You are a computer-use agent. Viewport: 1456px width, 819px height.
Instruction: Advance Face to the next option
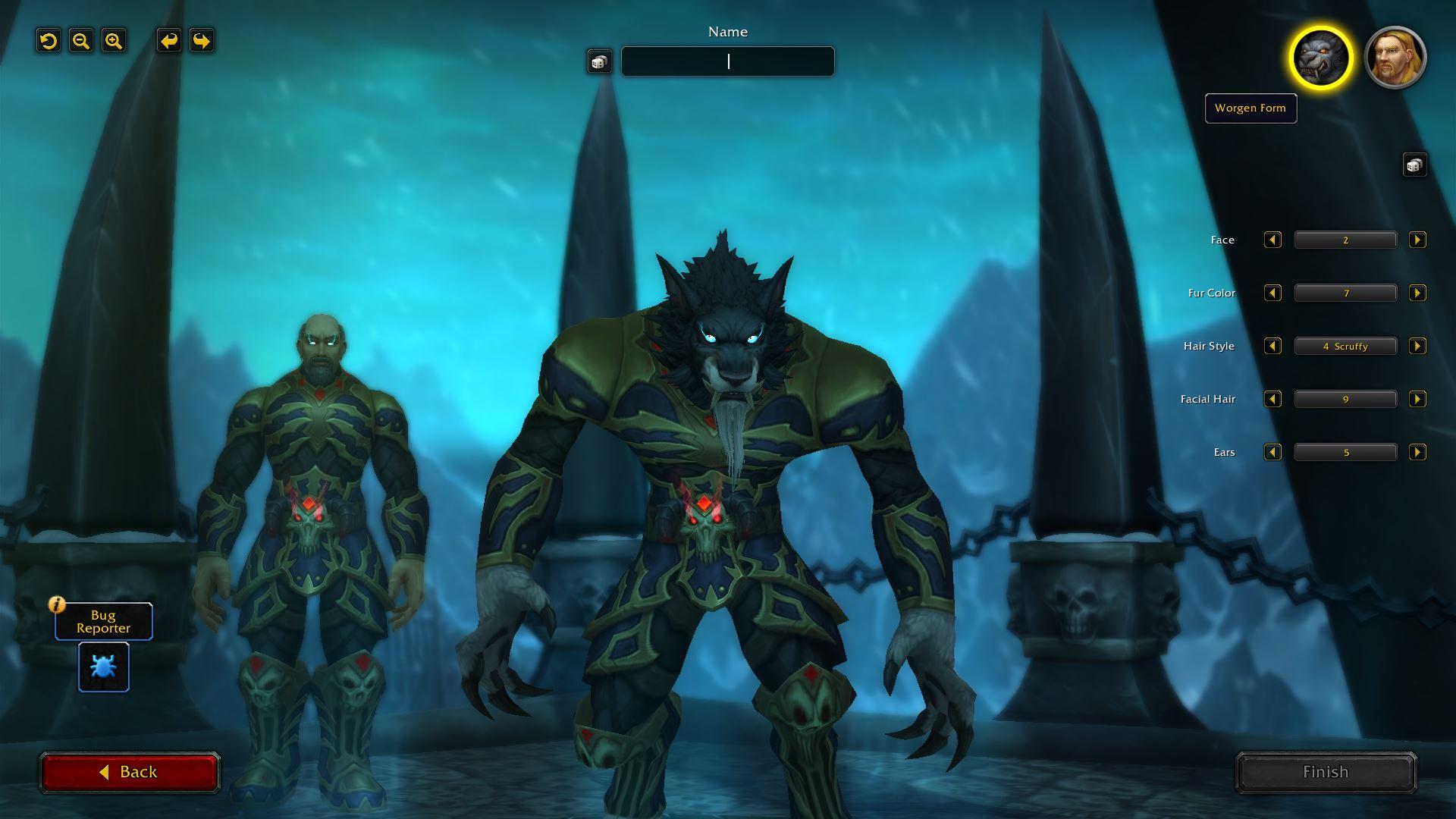(x=1417, y=240)
